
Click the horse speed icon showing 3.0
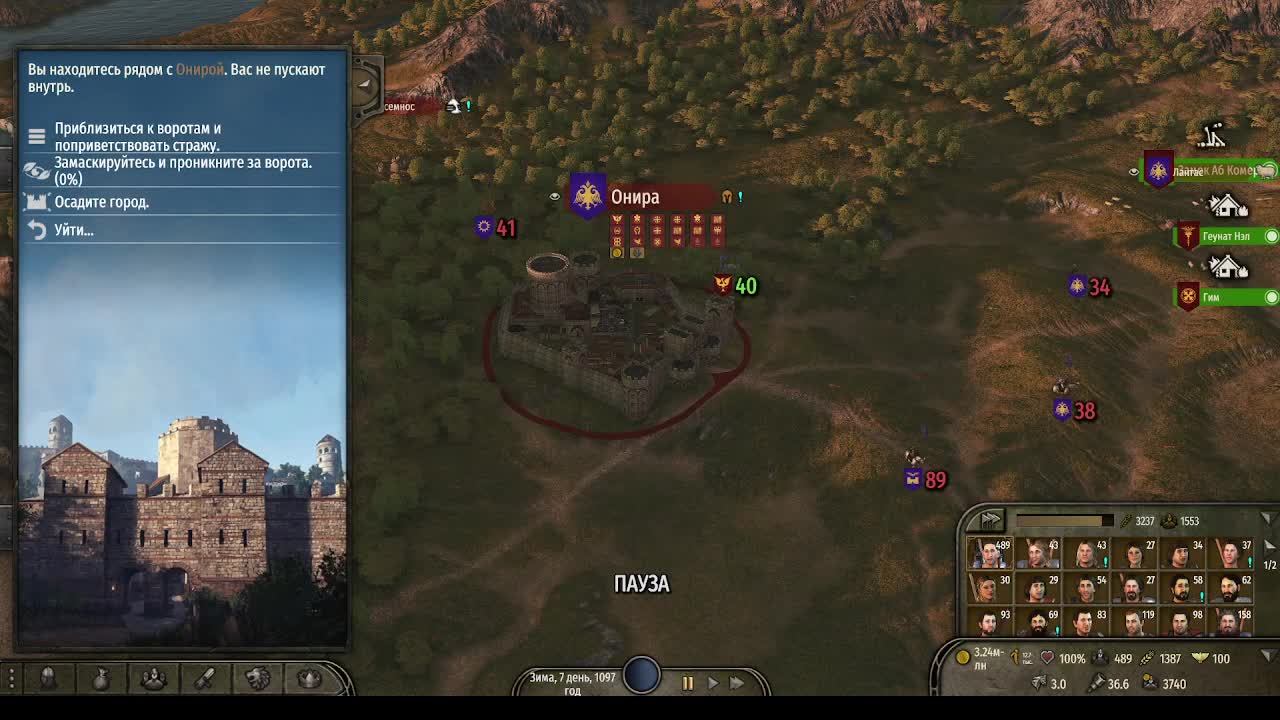click(x=1039, y=683)
